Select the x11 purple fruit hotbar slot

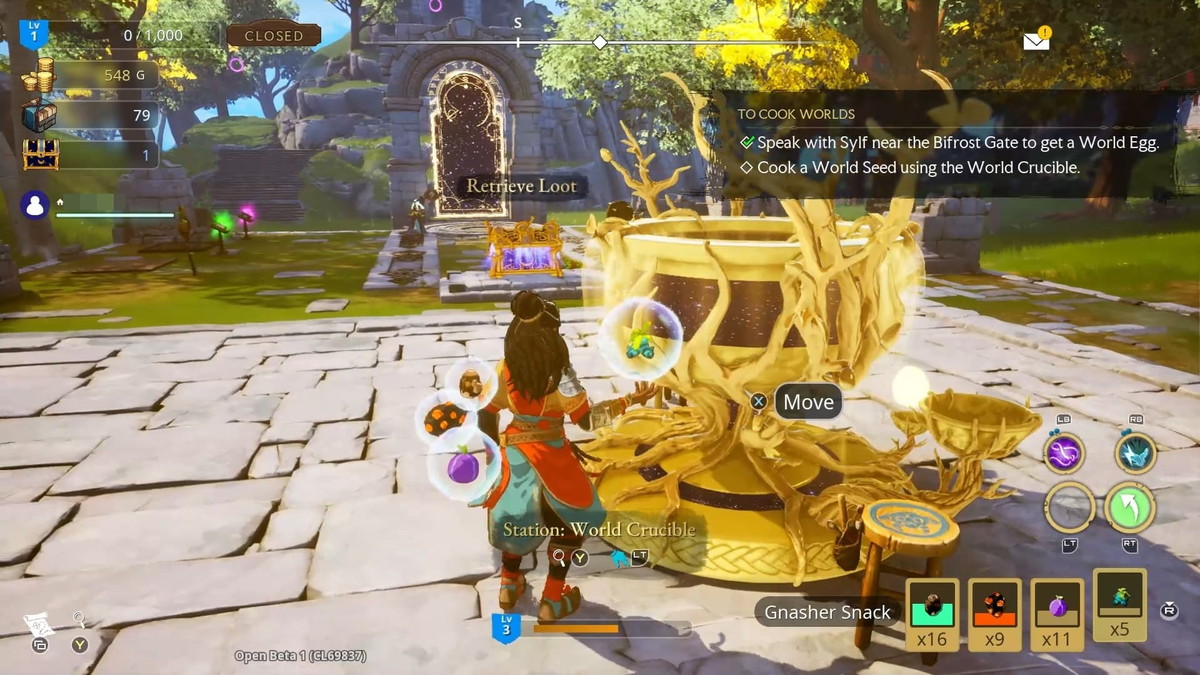coord(1057,614)
